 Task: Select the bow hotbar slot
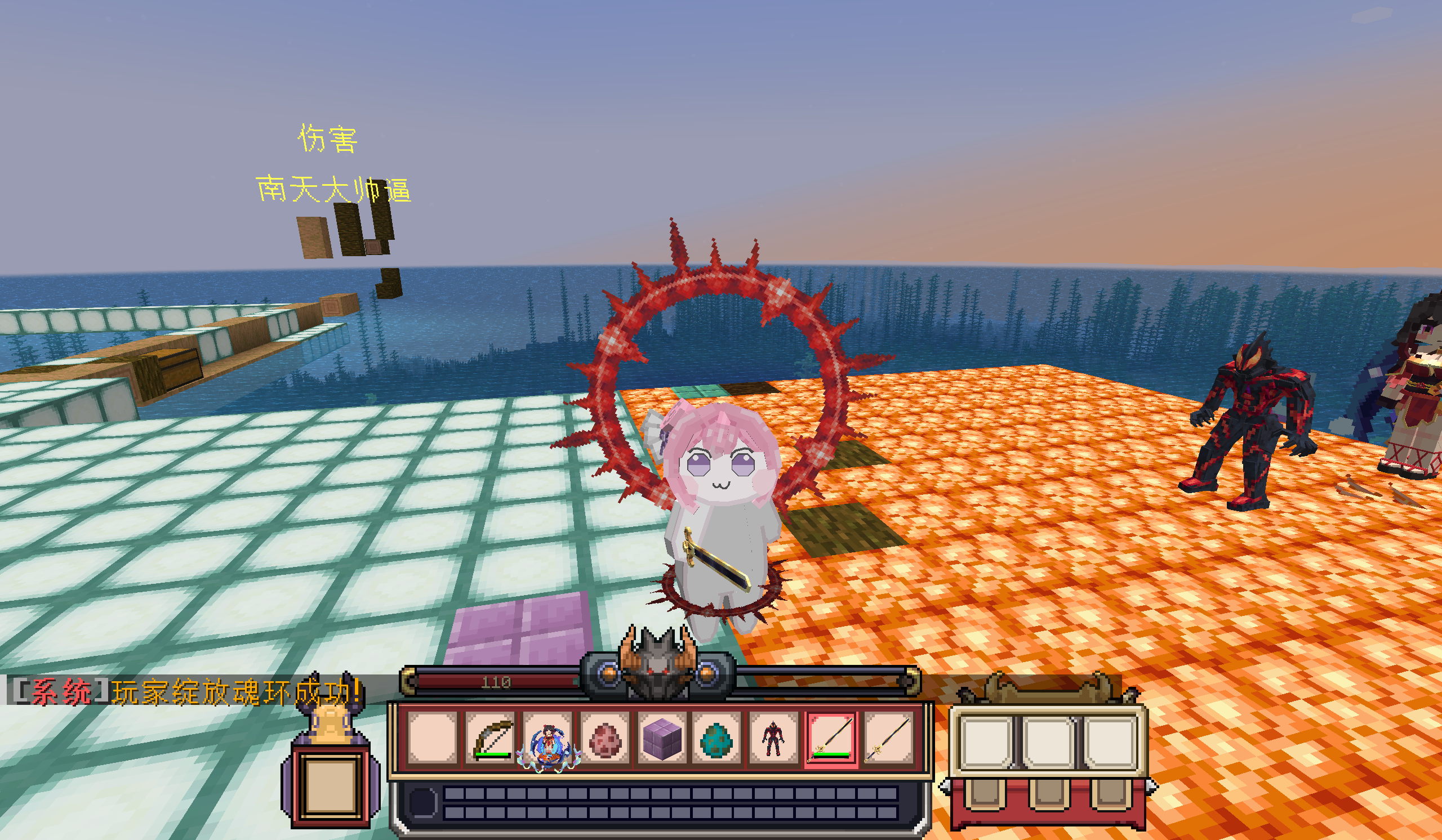click(x=492, y=739)
